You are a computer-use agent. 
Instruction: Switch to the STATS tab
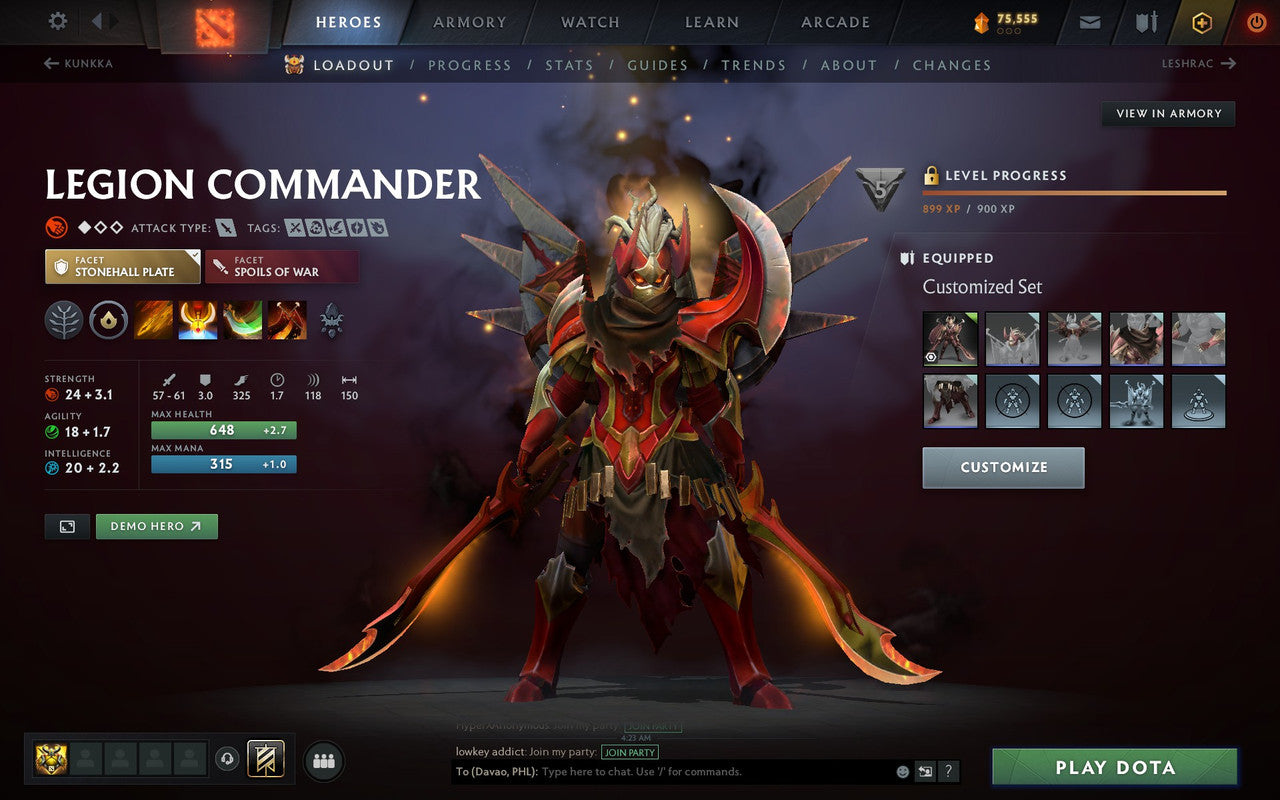click(569, 65)
